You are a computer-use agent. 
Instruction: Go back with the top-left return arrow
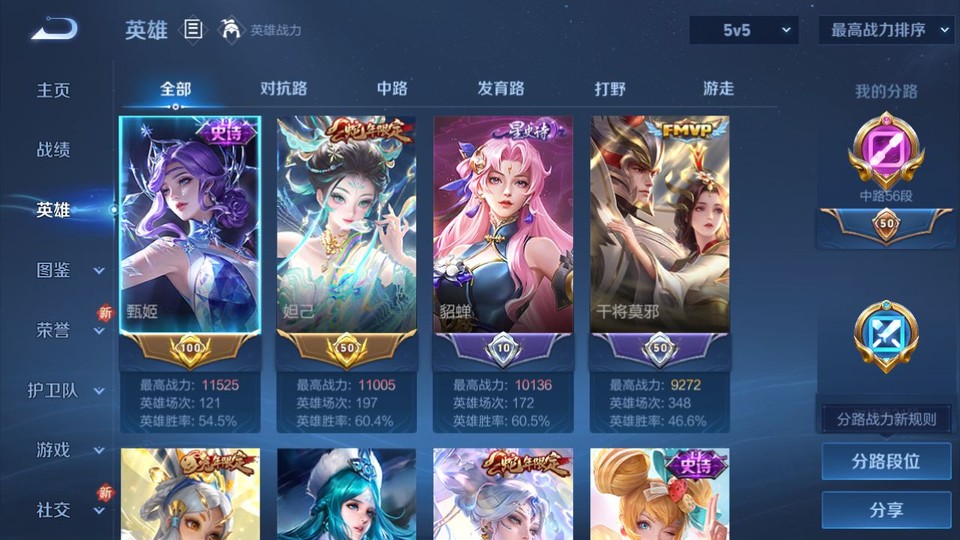(54, 30)
